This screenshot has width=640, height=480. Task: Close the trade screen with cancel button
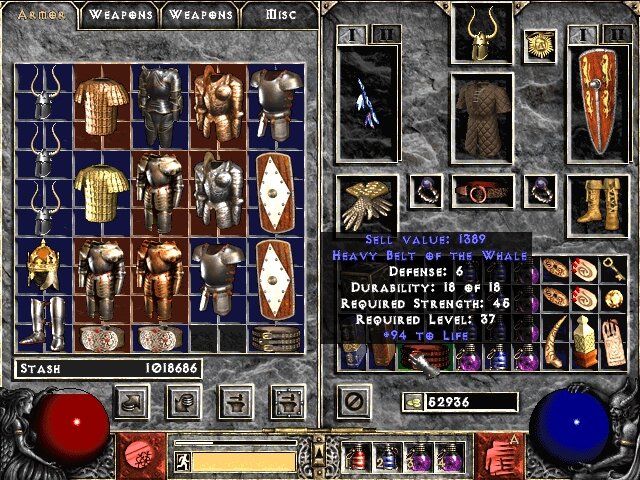click(352, 403)
